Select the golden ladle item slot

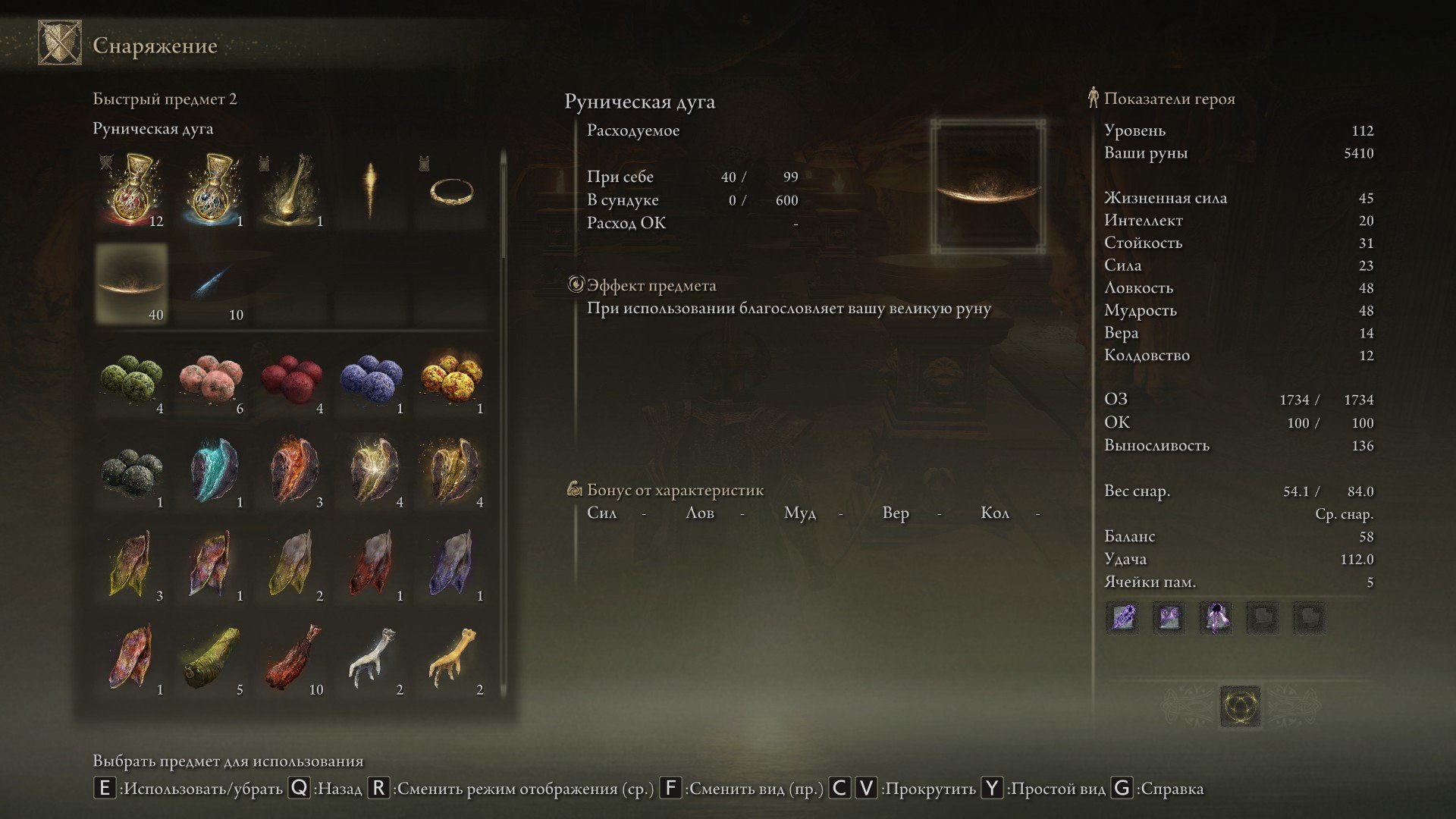pos(292,190)
